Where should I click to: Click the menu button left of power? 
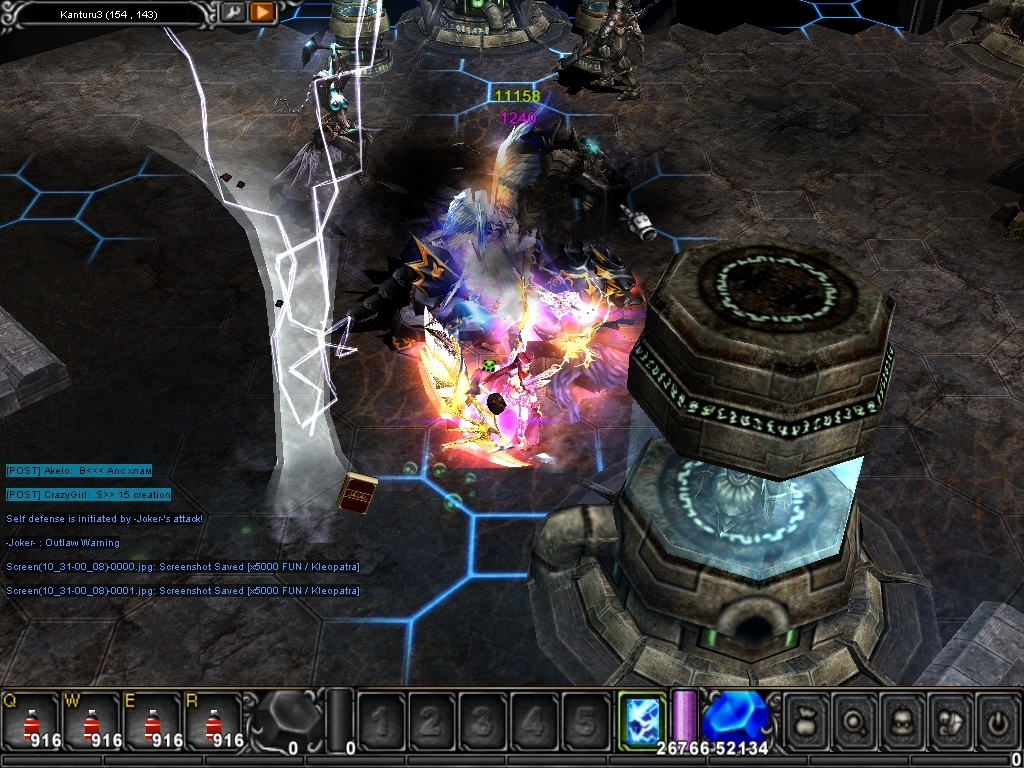(x=950, y=720)
